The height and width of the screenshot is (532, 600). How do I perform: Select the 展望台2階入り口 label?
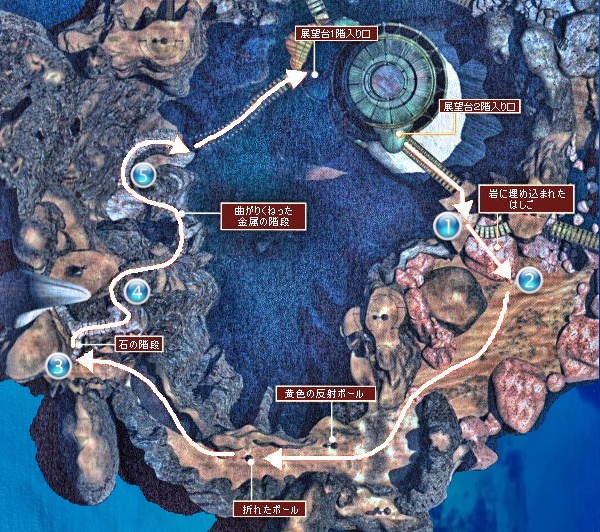coord(478,105)
